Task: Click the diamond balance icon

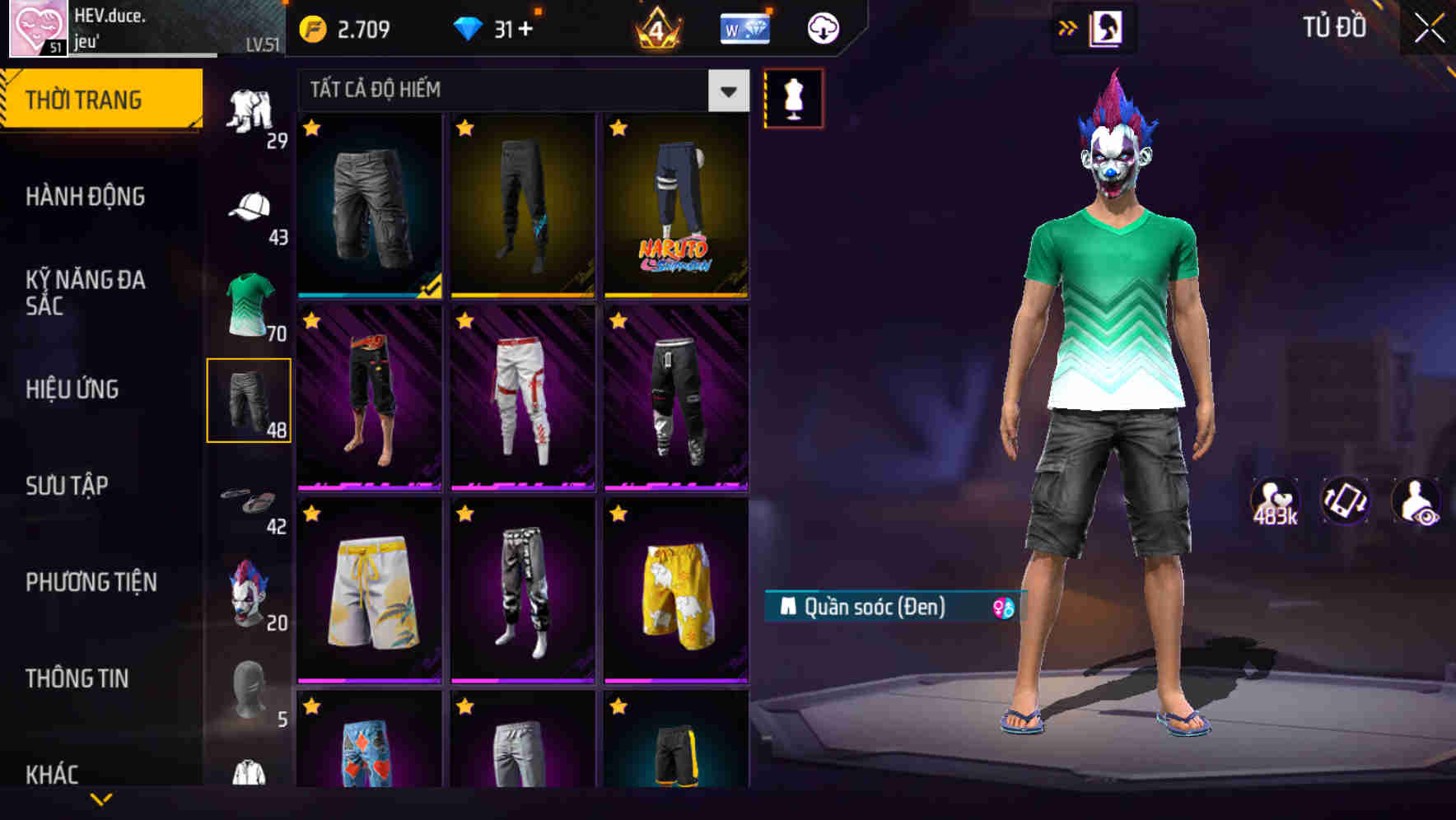Action: click(469, 26)
